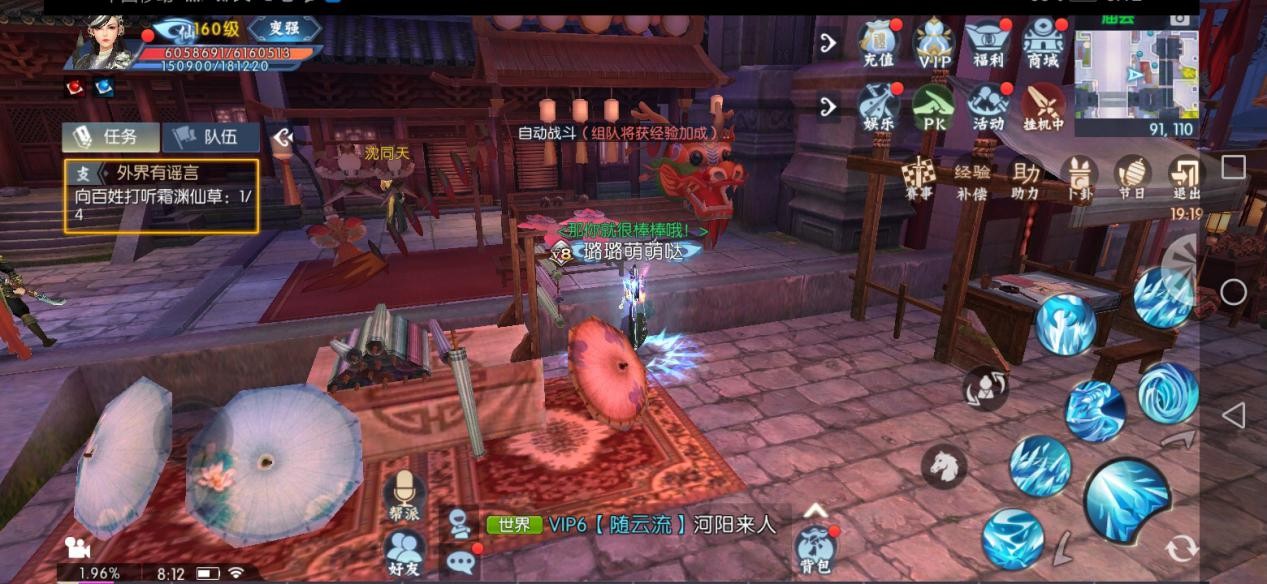The image size is (1267, 584).
Task: Open the 娱乐 entertainment menu
Action: pos(878,107)
